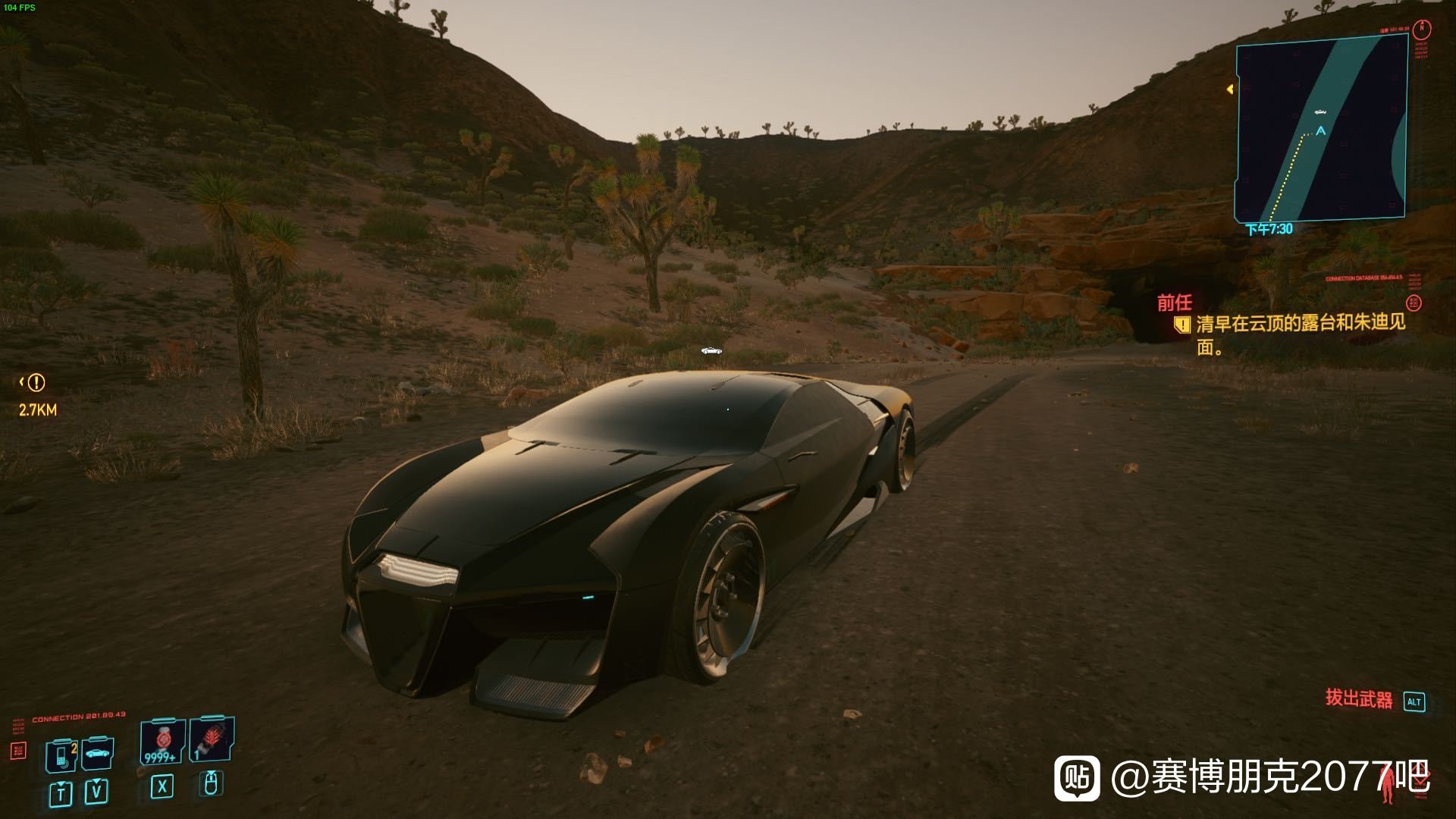Click the red square icon beside the phone slot
The height and width of the screenshot is (819, 1456).
click(x=18, y=751)
